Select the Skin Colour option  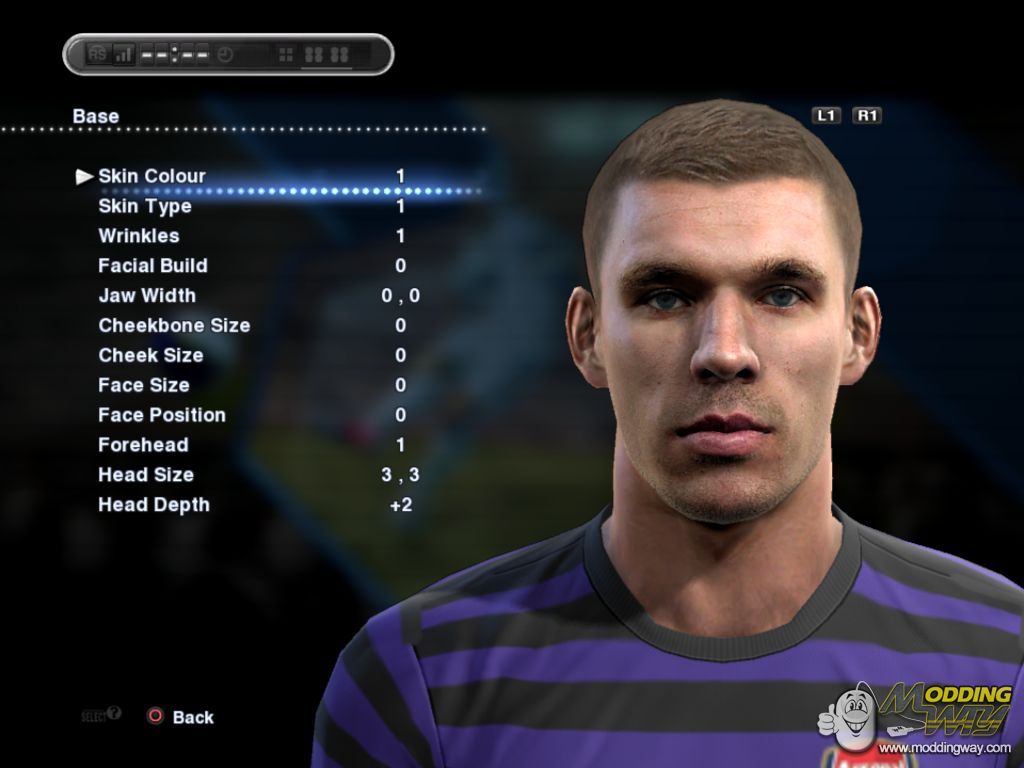tap(152, 176)
